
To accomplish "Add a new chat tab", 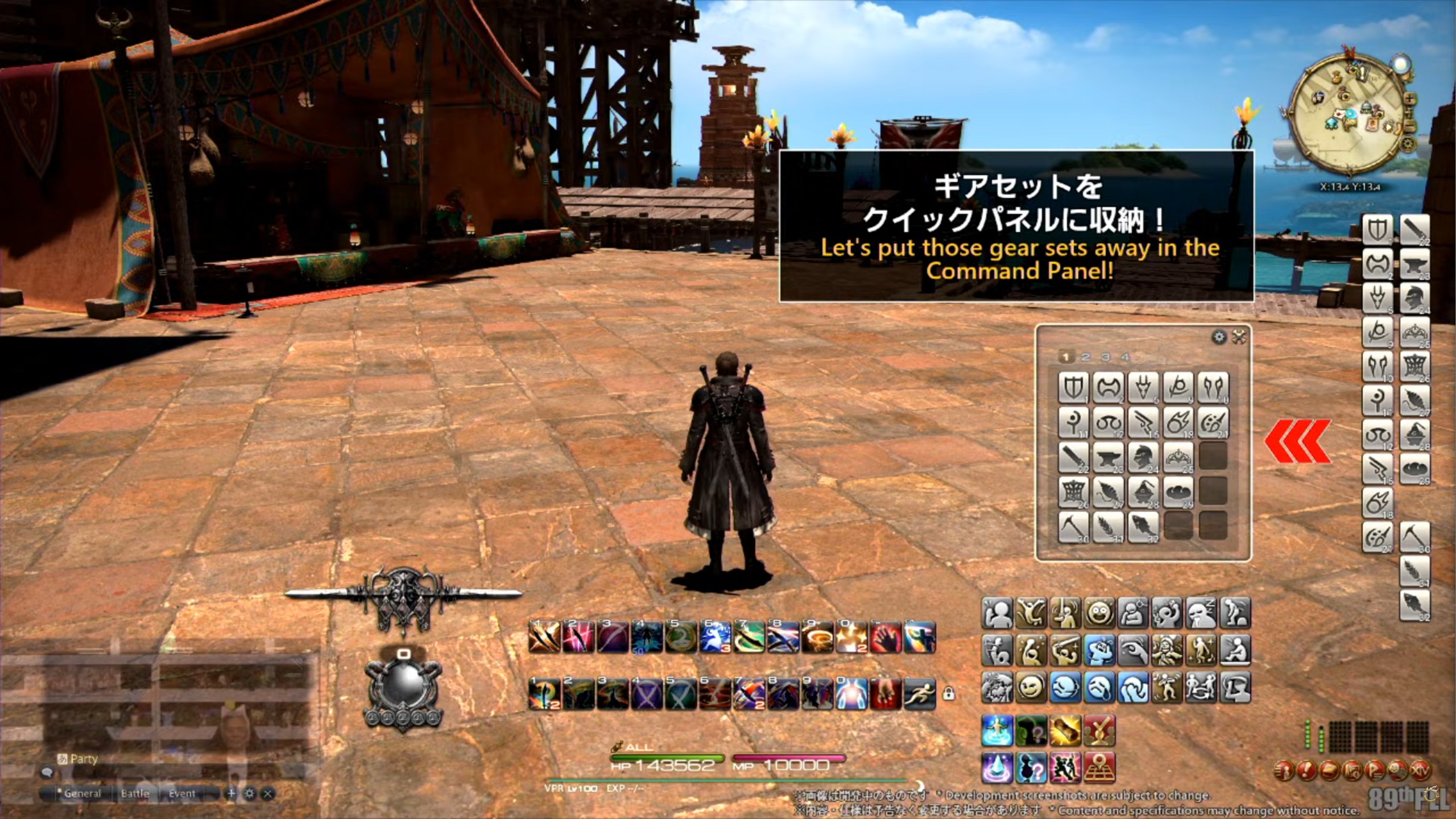I will pos(231,793).
